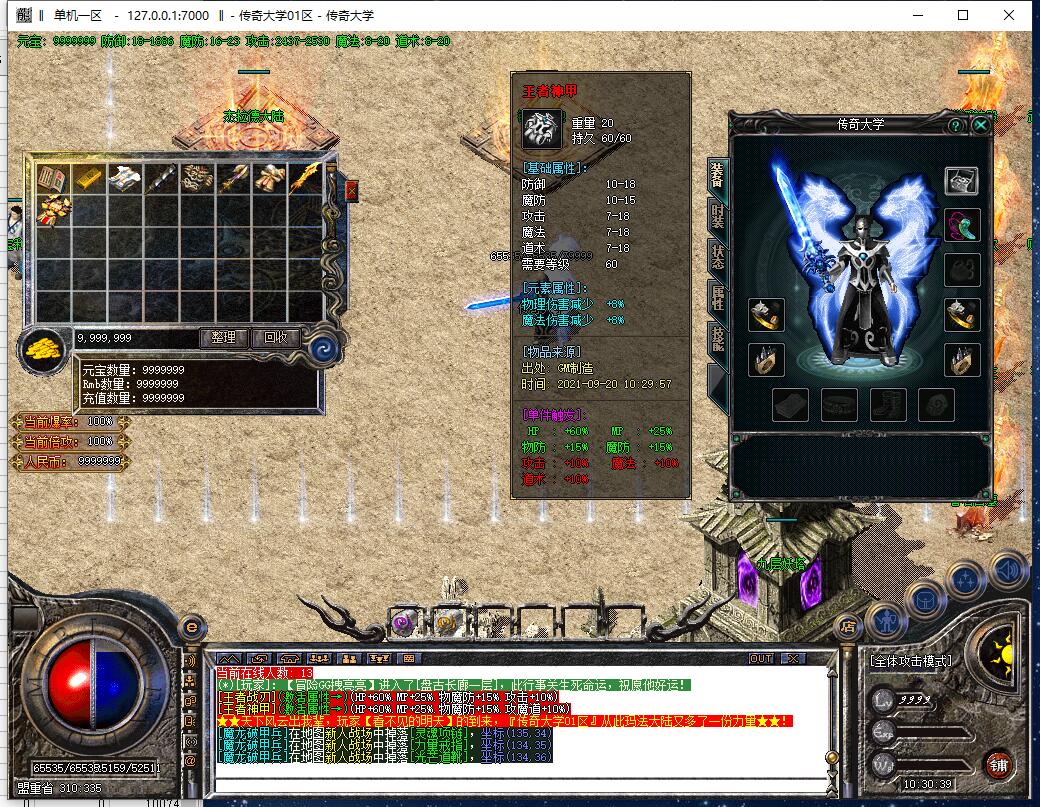This screenshot has height=807, width=1040.
Task: Select the gold bar item in bag
Action: tap(88, 179)
